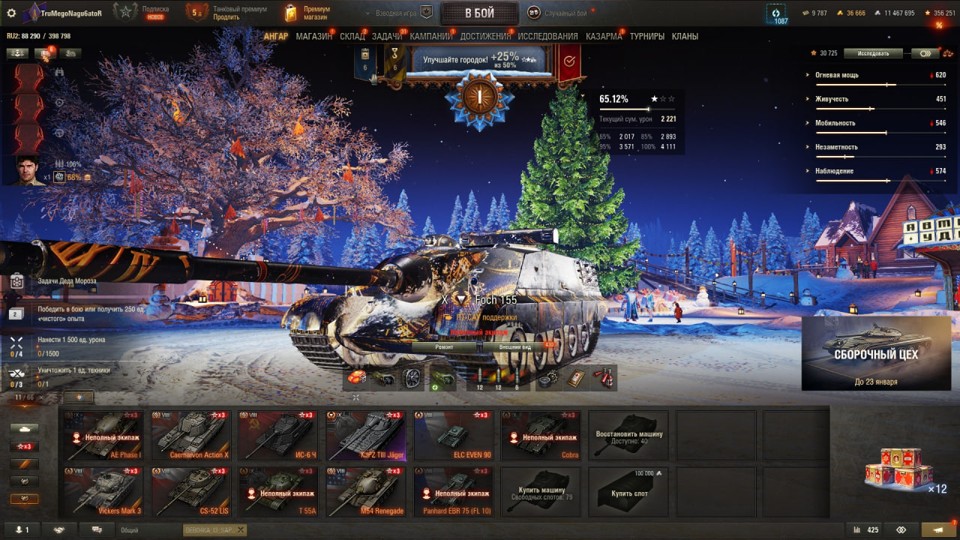Open the Восстановить машину tile
Image resolution: width=960 pixels, height=540 pixels.
coord(628,435)
